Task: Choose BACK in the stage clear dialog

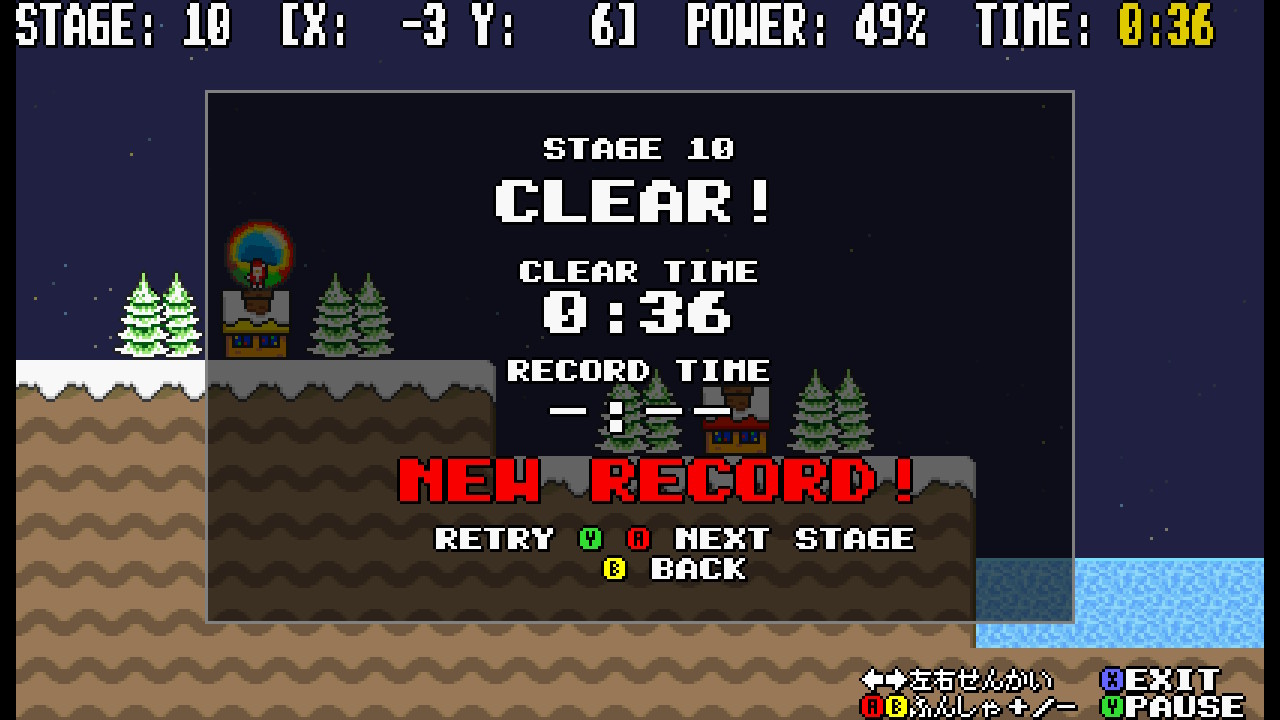Action: pos(698,569)
